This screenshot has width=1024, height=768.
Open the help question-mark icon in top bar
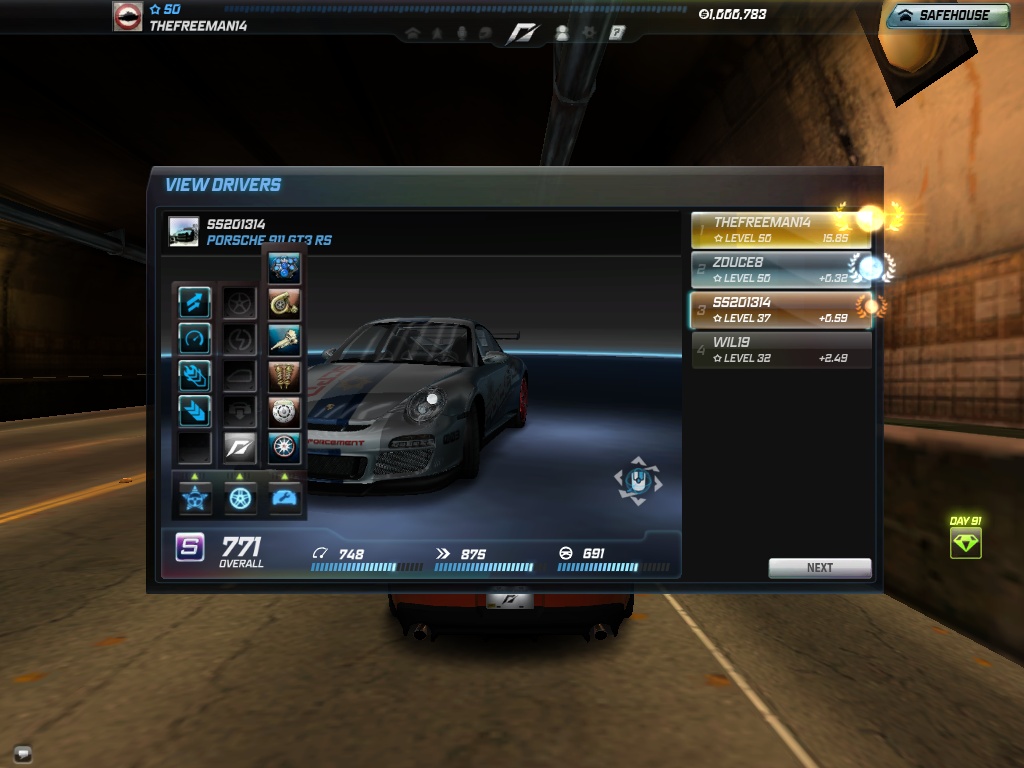(617, 33)
